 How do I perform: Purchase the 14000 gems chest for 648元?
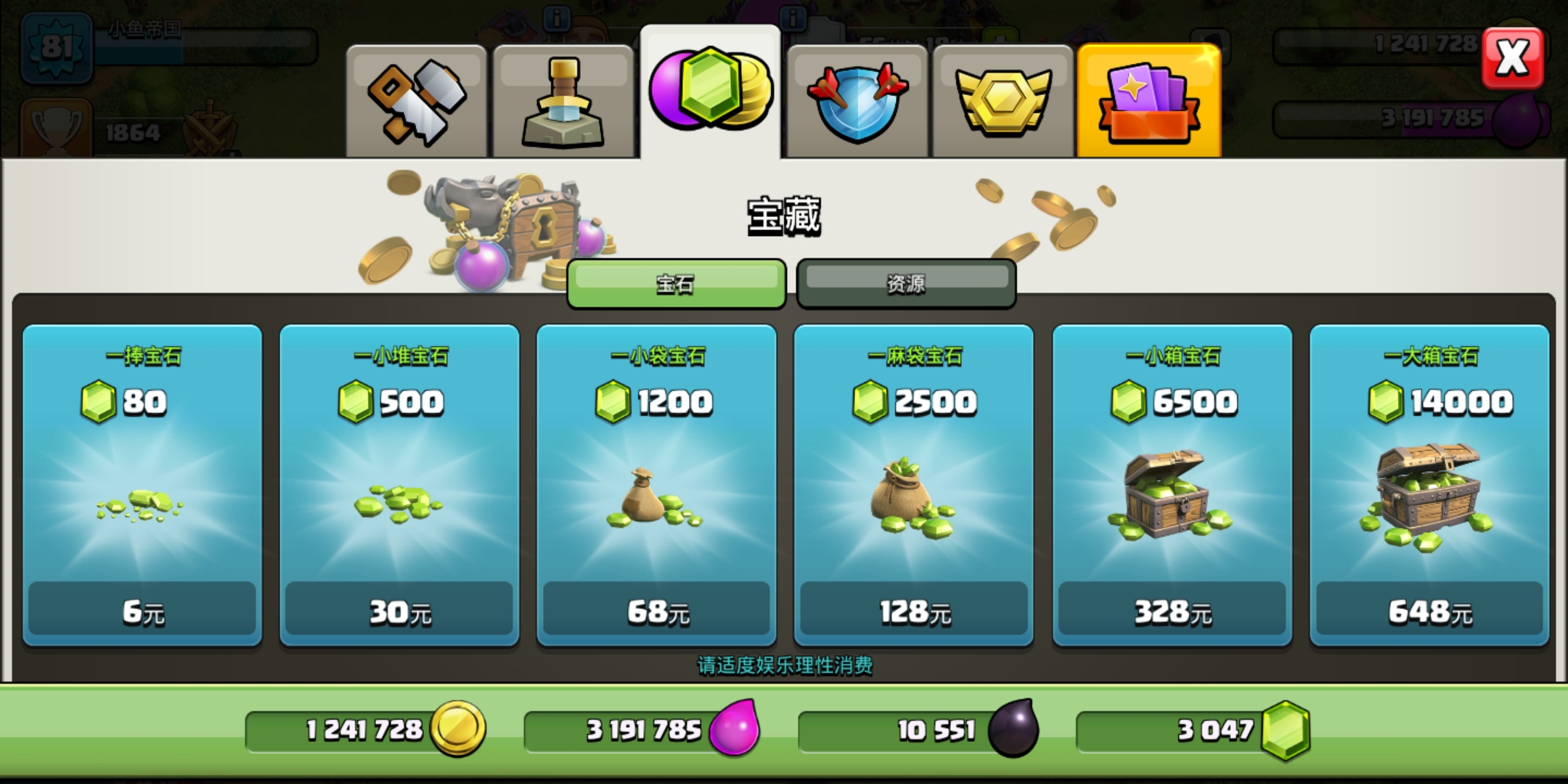(x=1429, y=484)
